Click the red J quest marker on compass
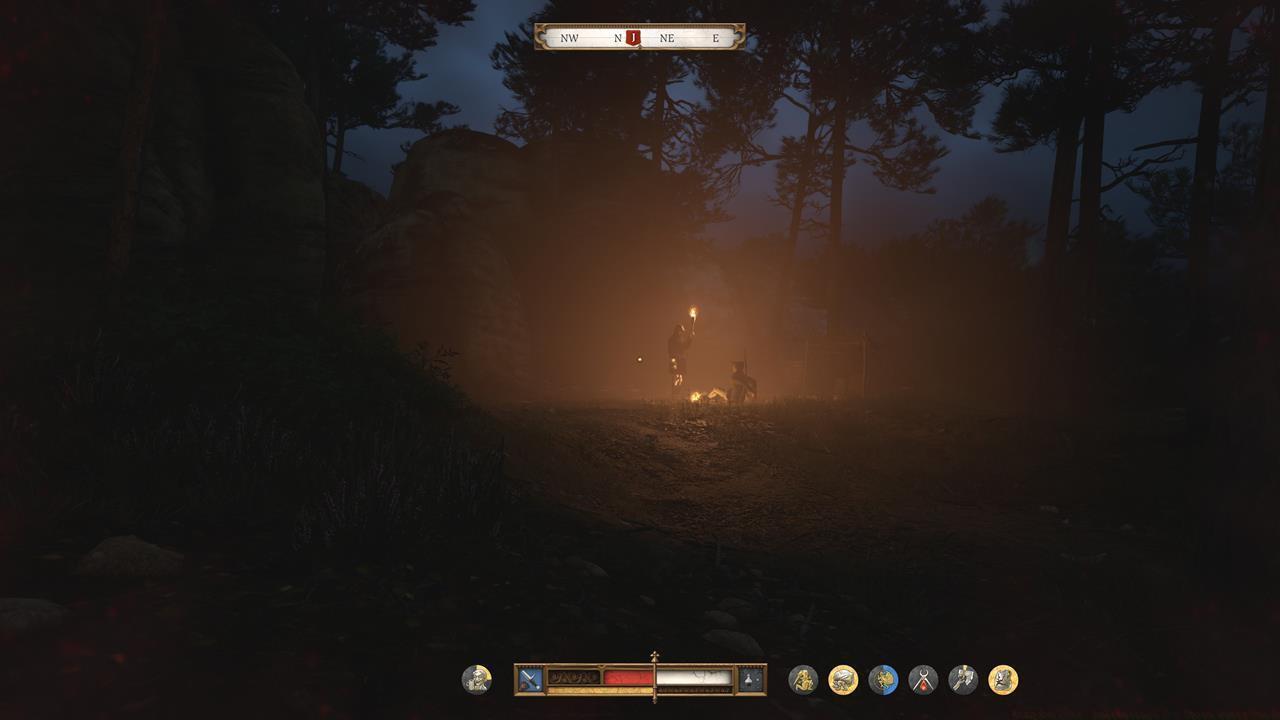Image resolution: width=1280 pixels, height=720 pixels. [632, 38]
